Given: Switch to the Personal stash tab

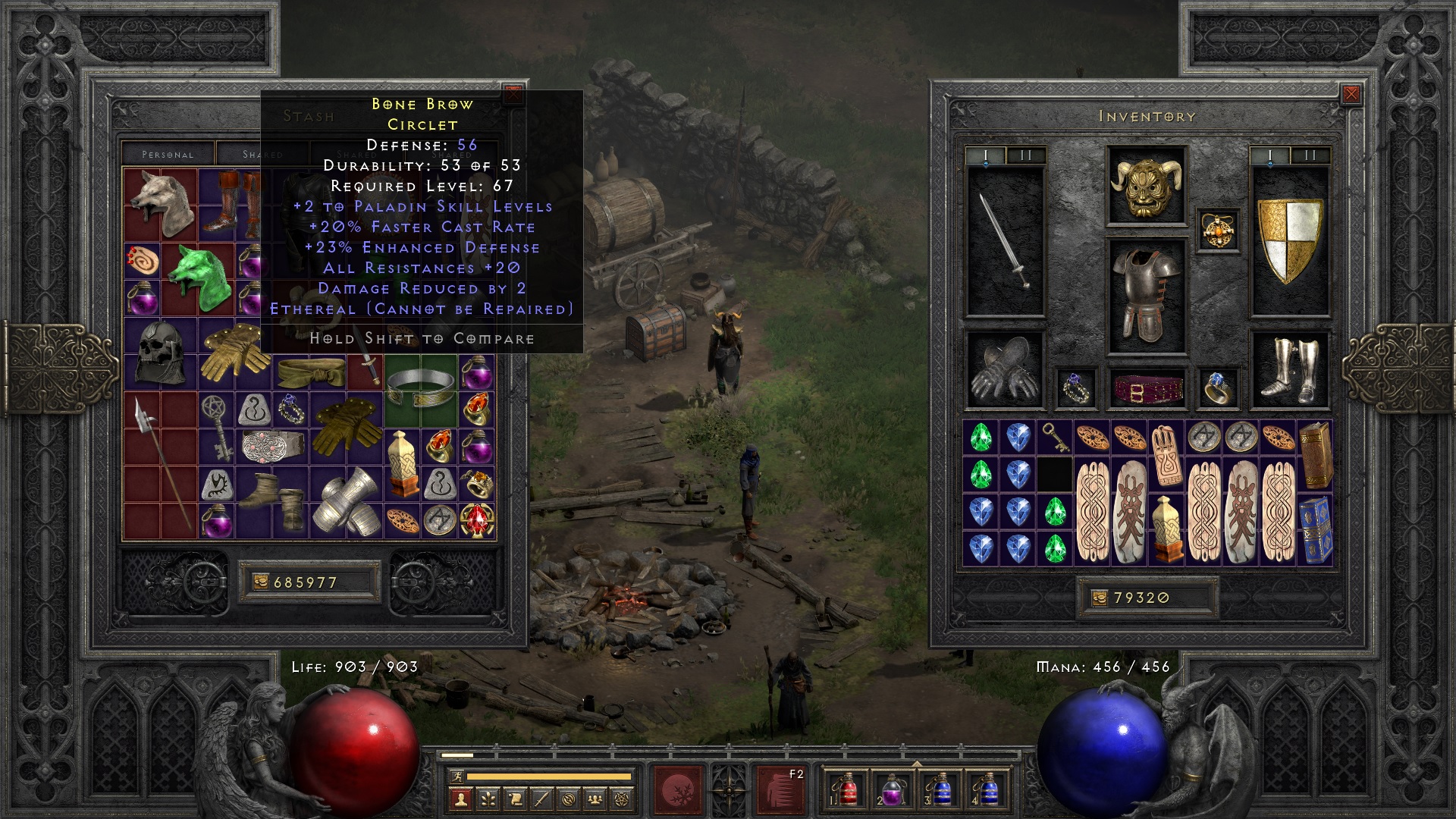Looking at the screenshot, I should [167, 153].
